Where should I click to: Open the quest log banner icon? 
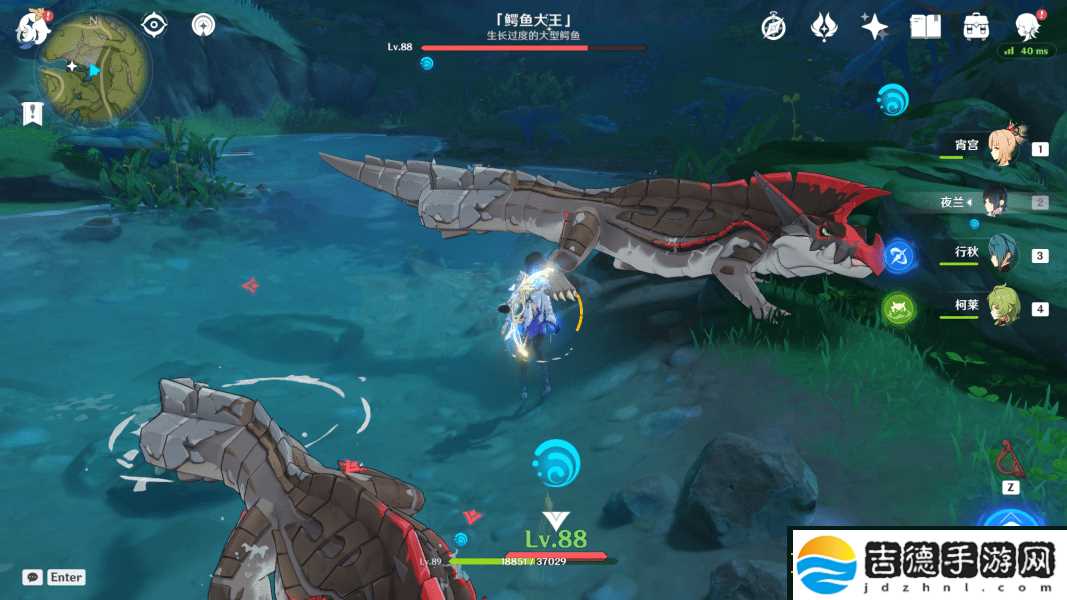[32, 113]
